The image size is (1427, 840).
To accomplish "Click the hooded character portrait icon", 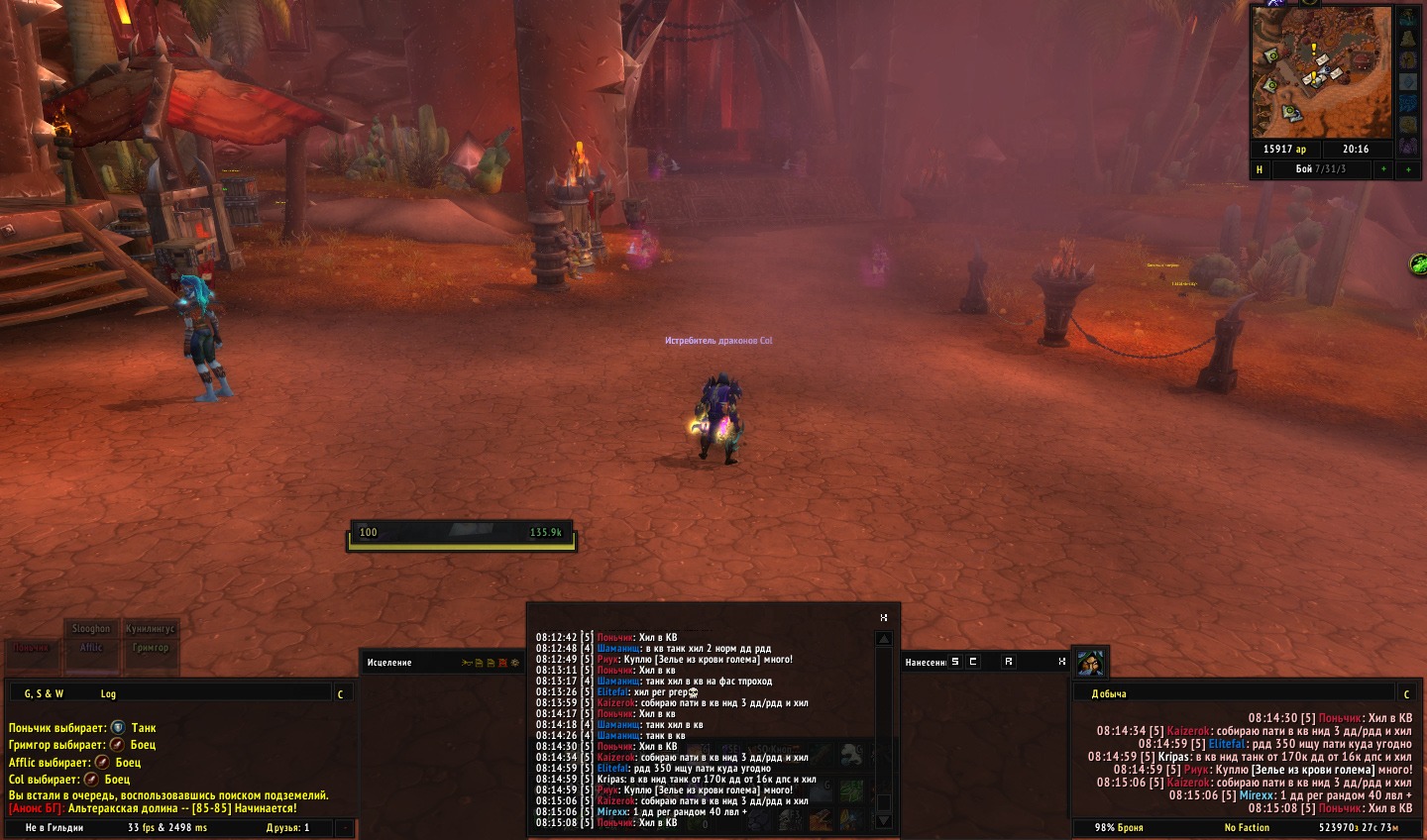I will point(1090,662).
